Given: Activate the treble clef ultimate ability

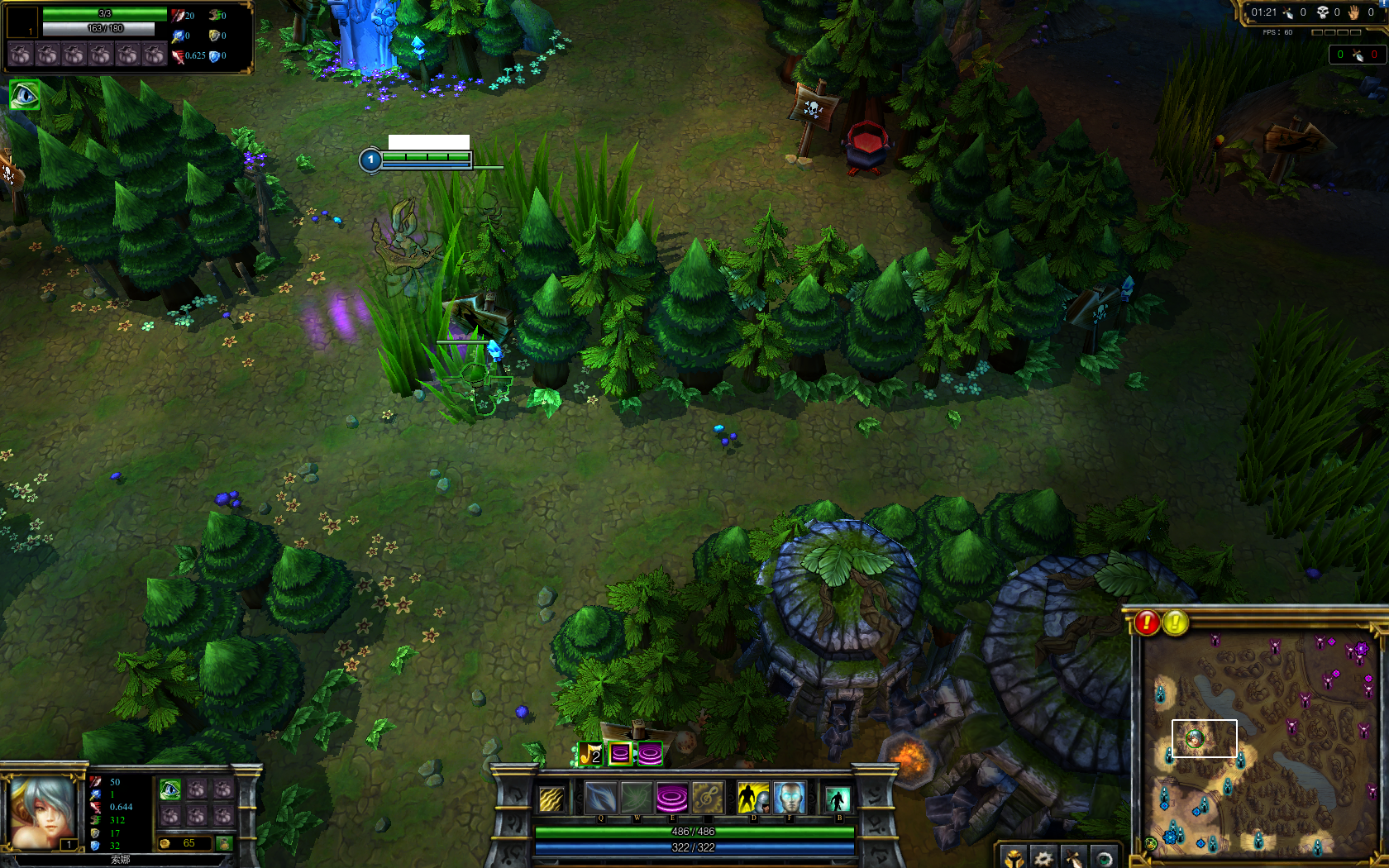Looking at the screenshot, I should (x=708, y=799).
